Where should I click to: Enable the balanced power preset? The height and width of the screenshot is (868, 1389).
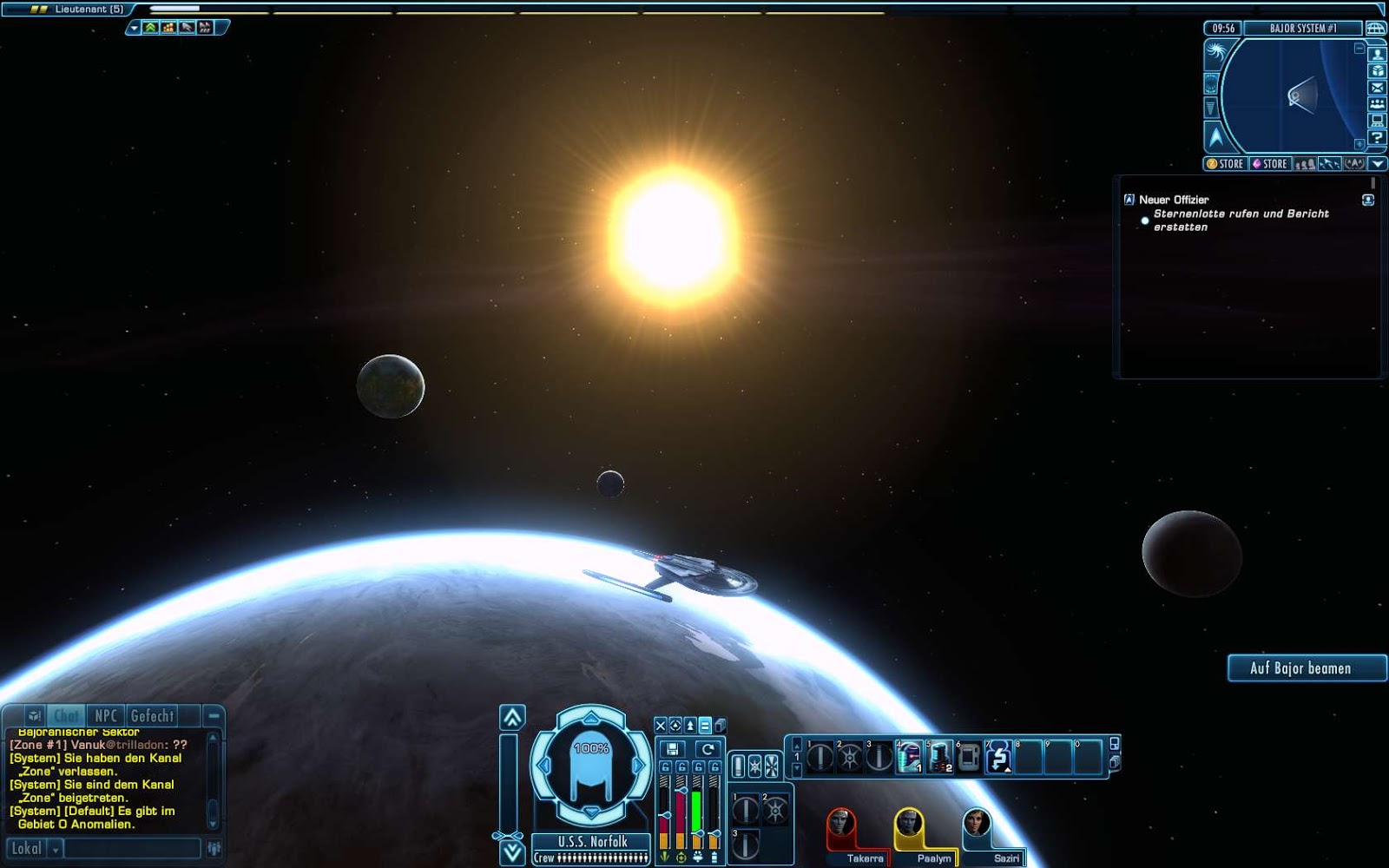pyautogui.click(x=704, y=726)
